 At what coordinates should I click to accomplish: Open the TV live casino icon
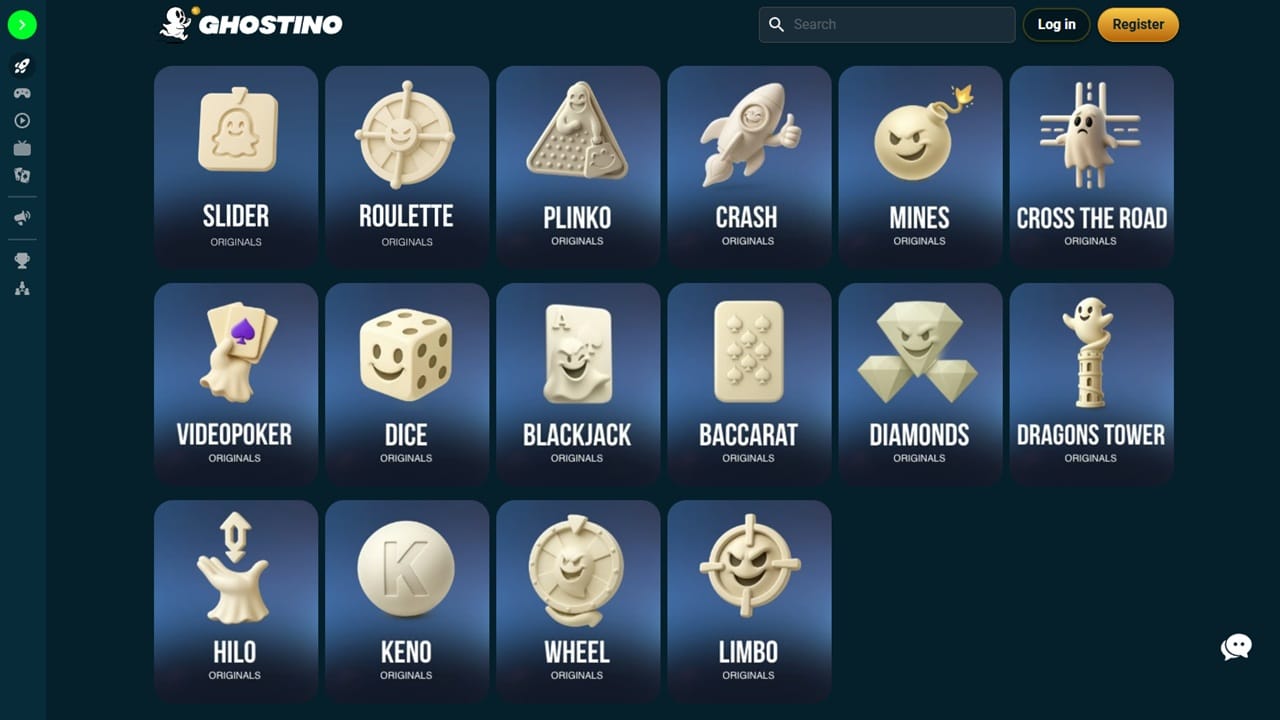coord(21,147)
